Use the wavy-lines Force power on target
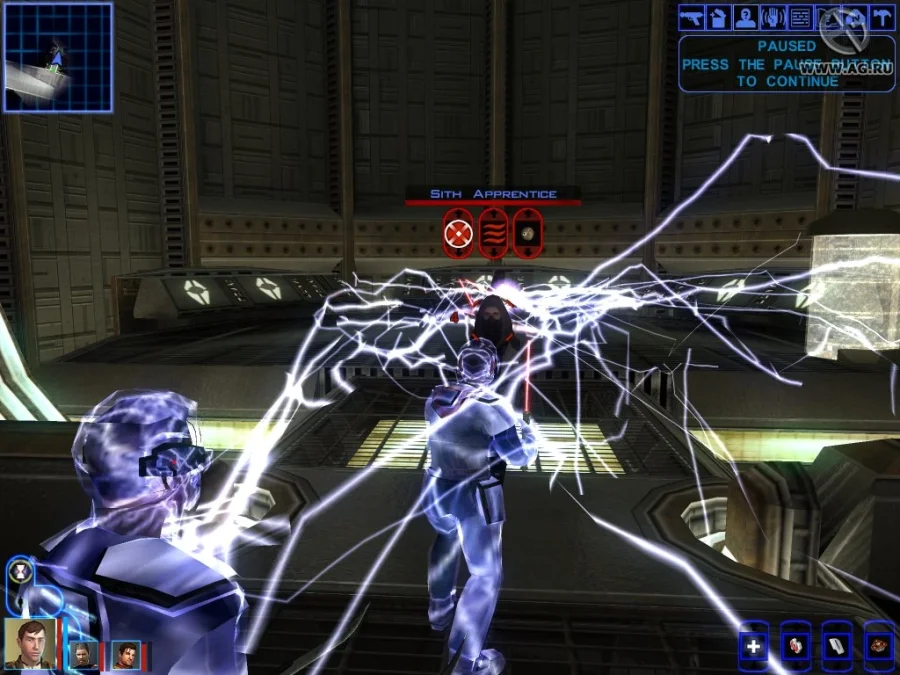Image resolution: width=900 pixels, height=675 pixels. (493, 234)
